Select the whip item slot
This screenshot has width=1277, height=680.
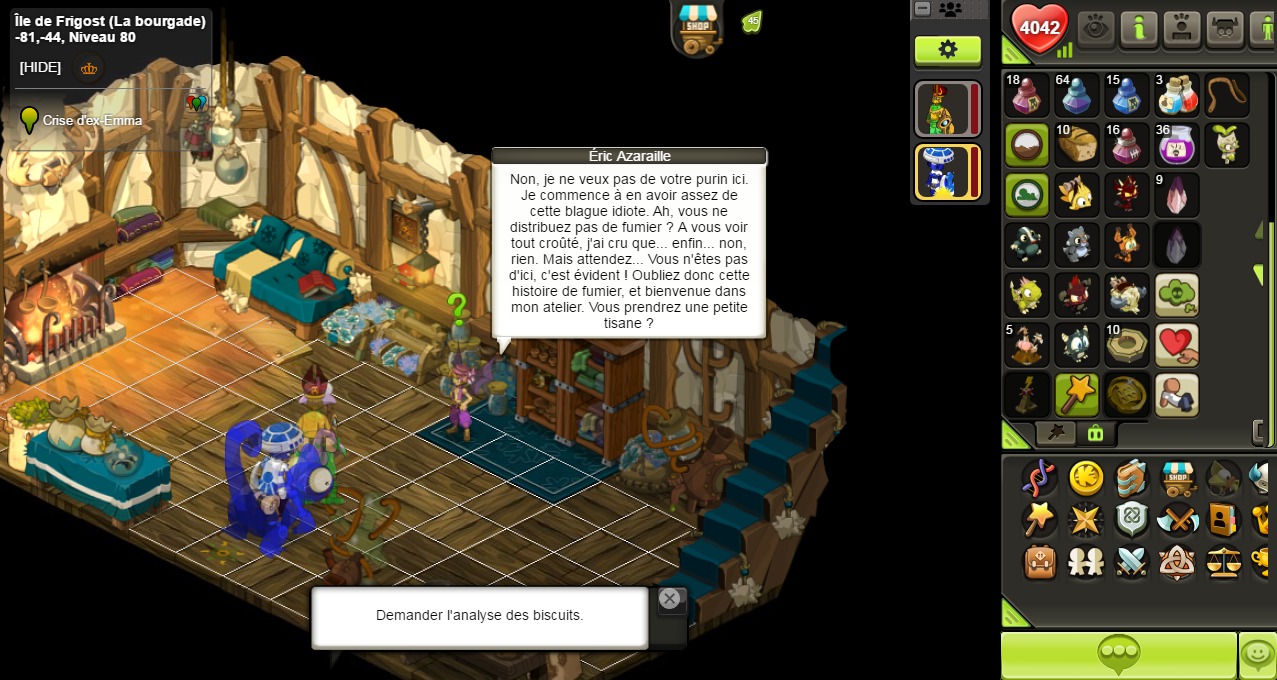pyautogui.click(x=1226, y=95)
